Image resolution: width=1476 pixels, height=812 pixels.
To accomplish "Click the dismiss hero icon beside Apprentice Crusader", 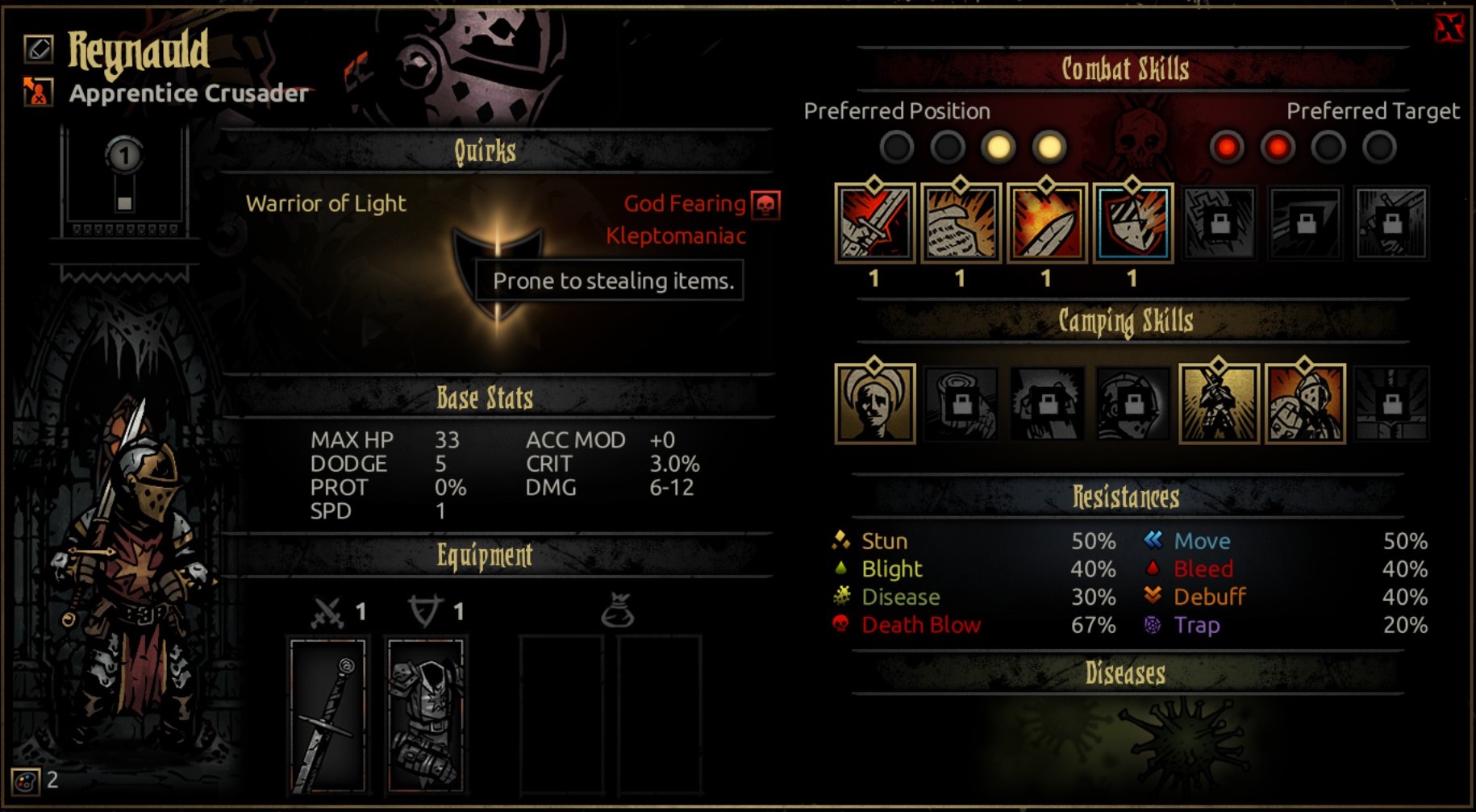I will coord(38,91).
